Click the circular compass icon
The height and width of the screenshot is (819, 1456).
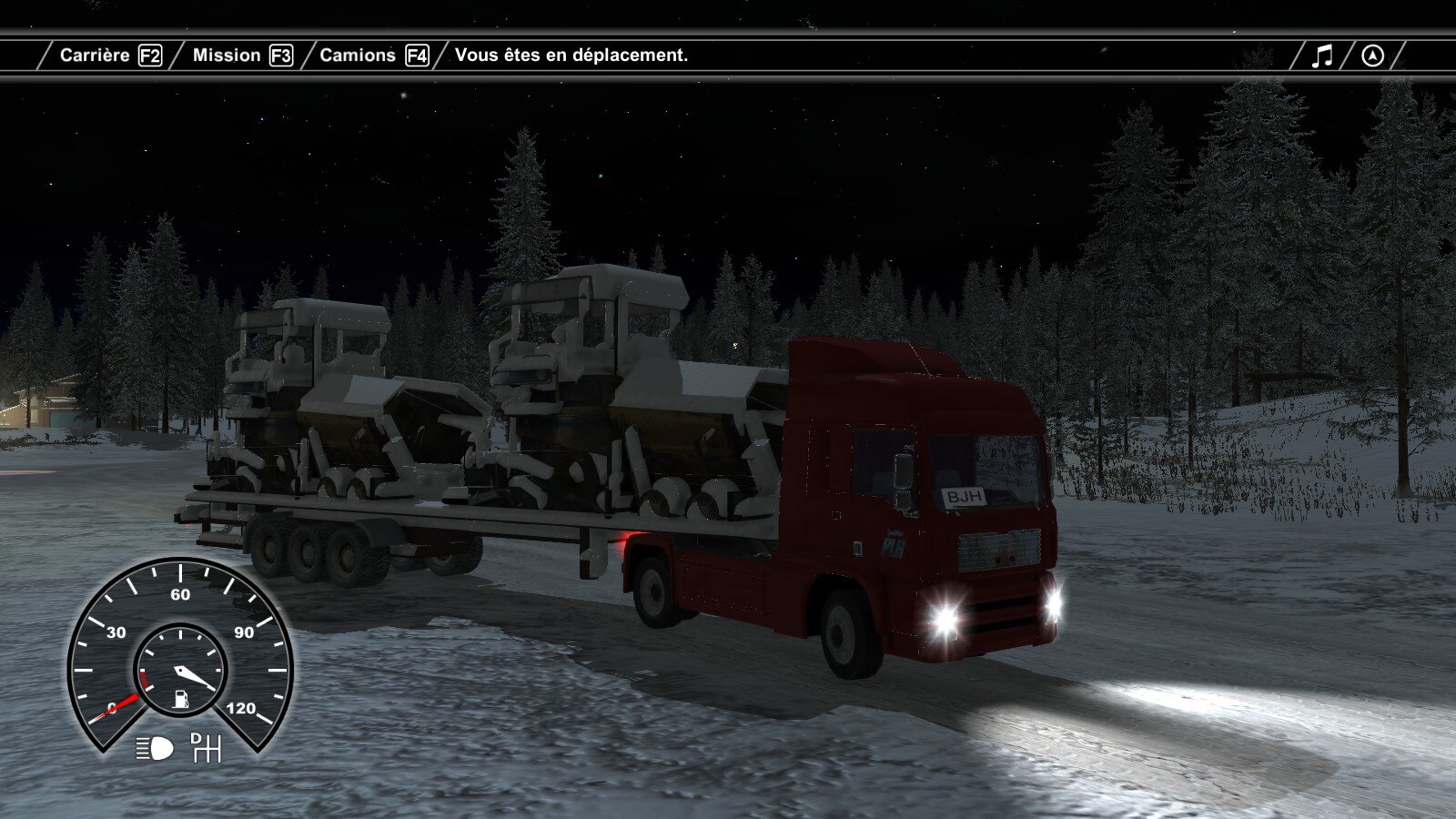[1372, 56]
